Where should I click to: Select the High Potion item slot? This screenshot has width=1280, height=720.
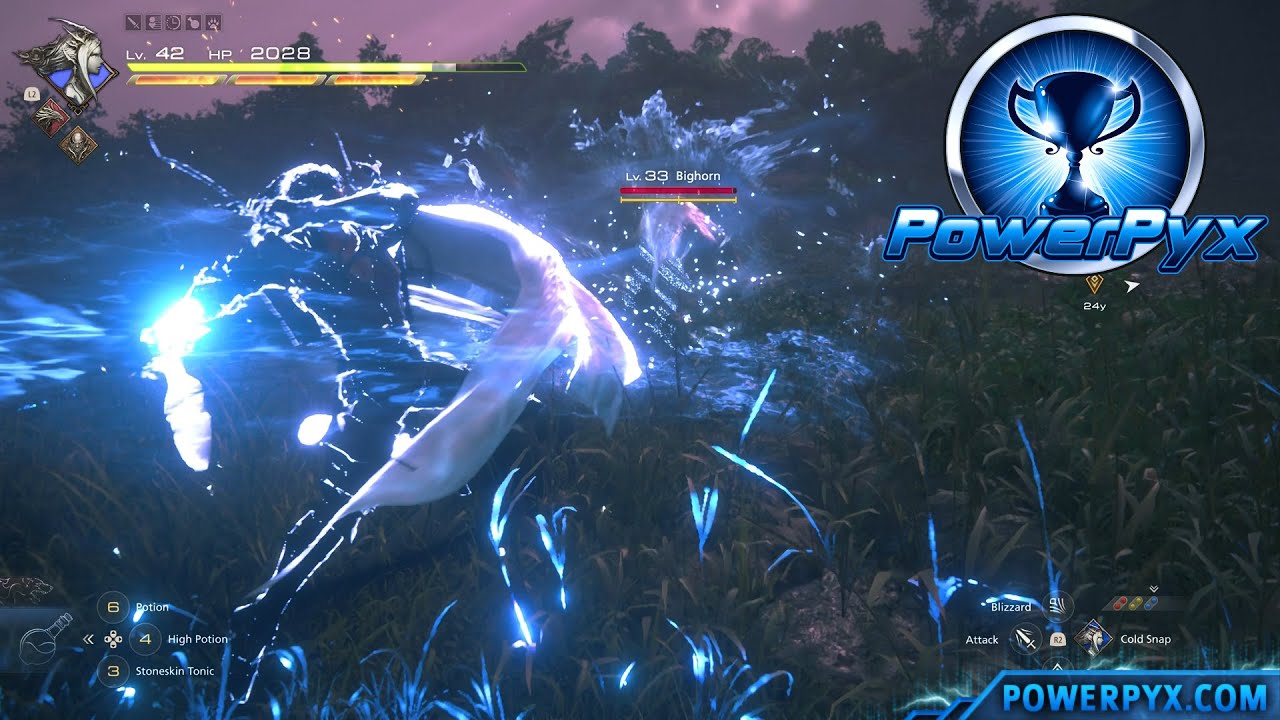[145, 638]
